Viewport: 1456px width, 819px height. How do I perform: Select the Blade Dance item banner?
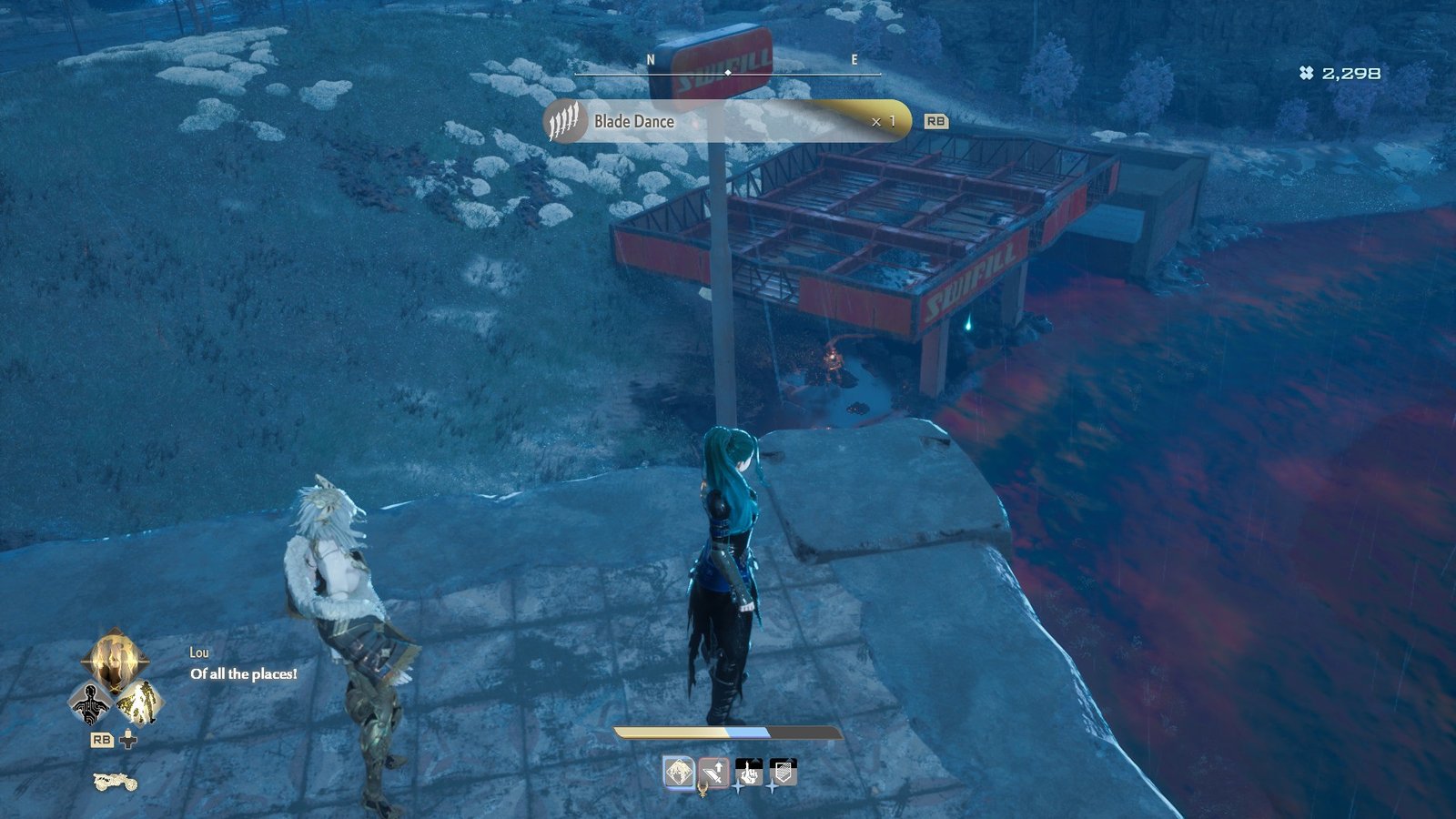[x=727, y=121]
